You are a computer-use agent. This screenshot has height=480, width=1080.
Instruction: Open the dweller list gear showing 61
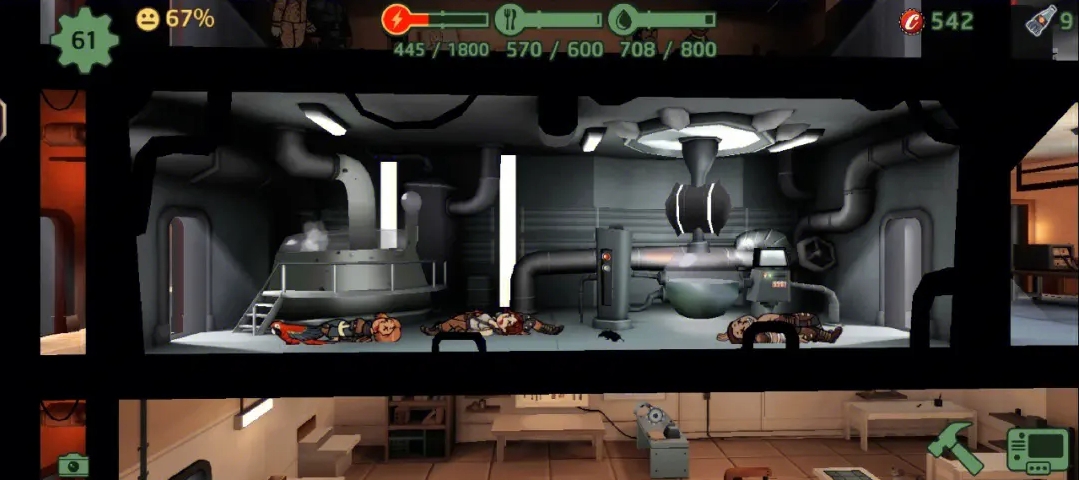pyautogui.click(x=84, y=41)
